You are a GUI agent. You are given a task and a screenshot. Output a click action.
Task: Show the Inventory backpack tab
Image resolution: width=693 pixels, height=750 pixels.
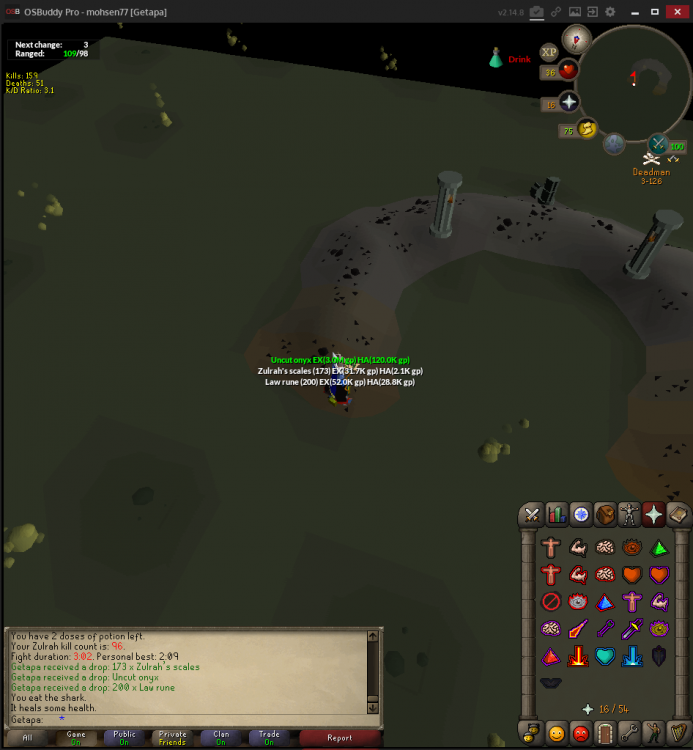[605, 515]
